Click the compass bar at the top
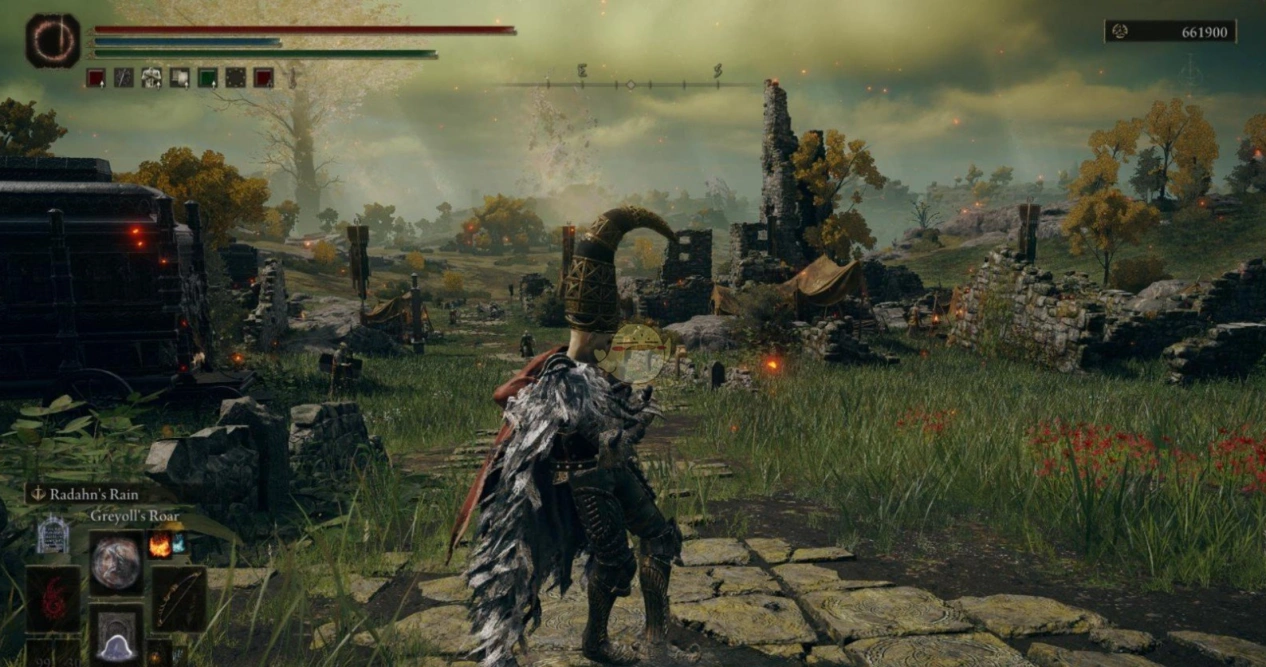 630,84
